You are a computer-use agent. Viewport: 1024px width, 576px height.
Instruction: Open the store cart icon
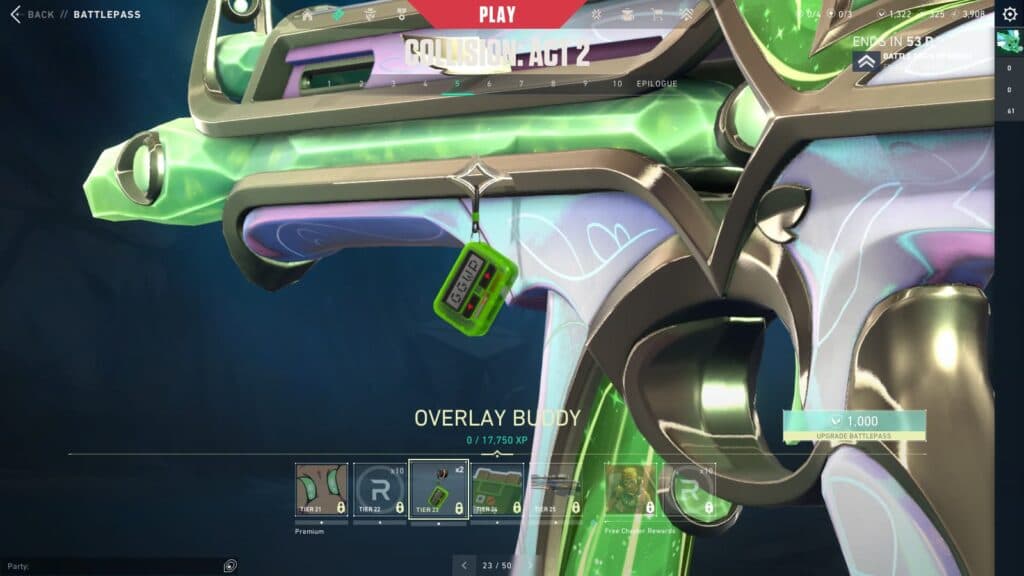point(657,16)
